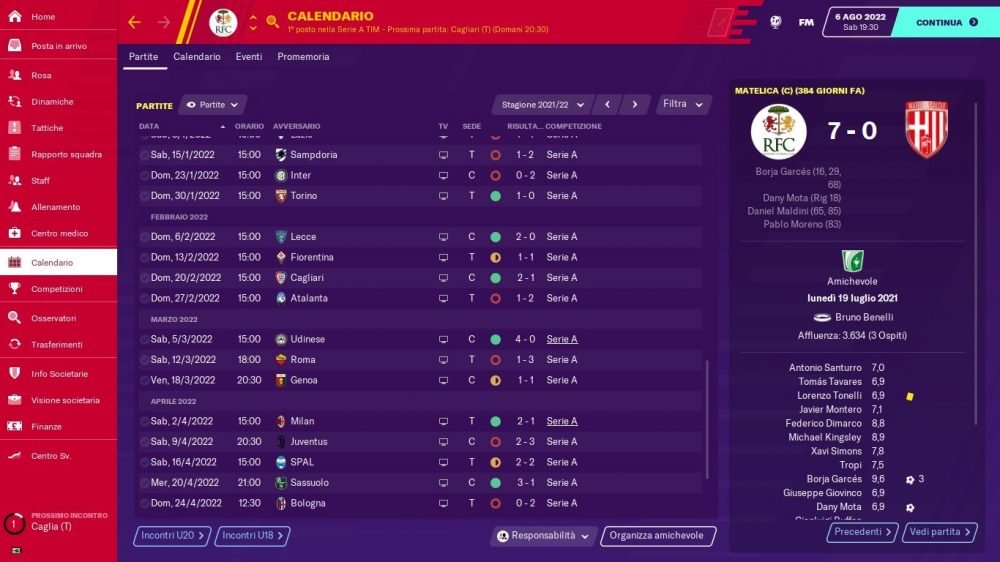The width and height of the screenshot is (1000, 562).
Task: Click Organizza amichevole button
Action: (x=655, y=536)
